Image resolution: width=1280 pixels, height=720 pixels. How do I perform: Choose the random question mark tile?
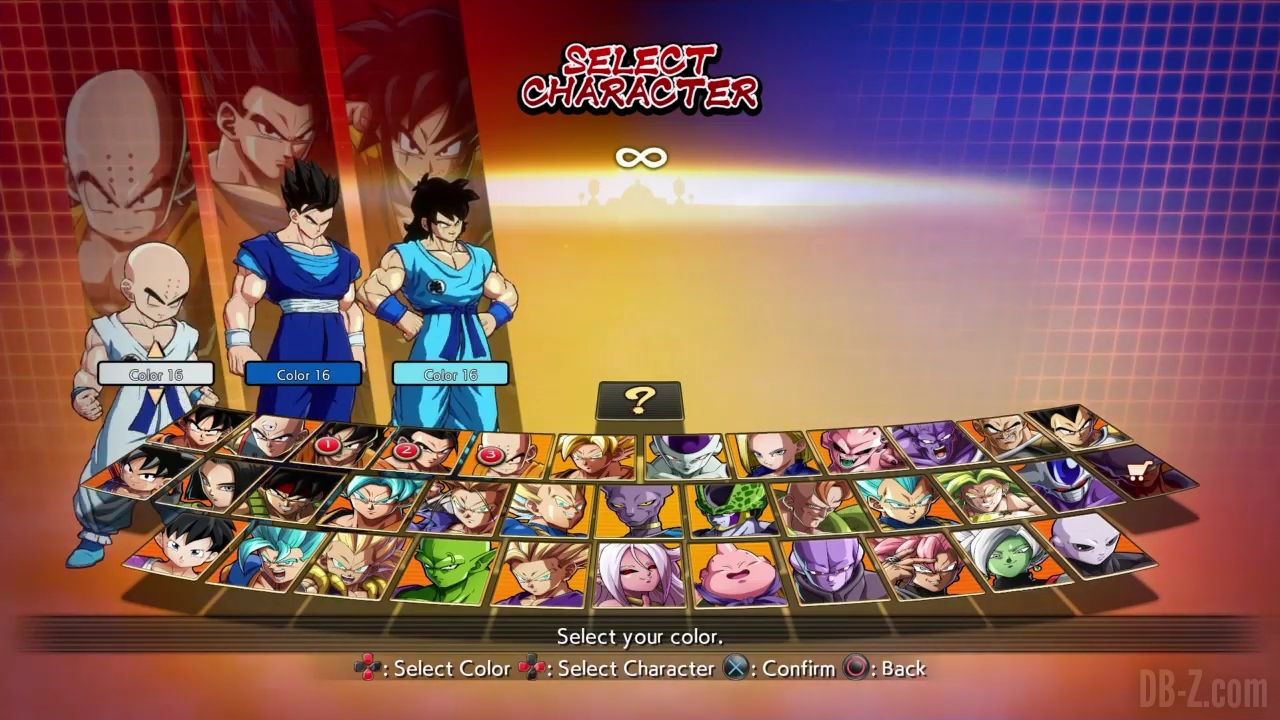(x=639, y=401)
